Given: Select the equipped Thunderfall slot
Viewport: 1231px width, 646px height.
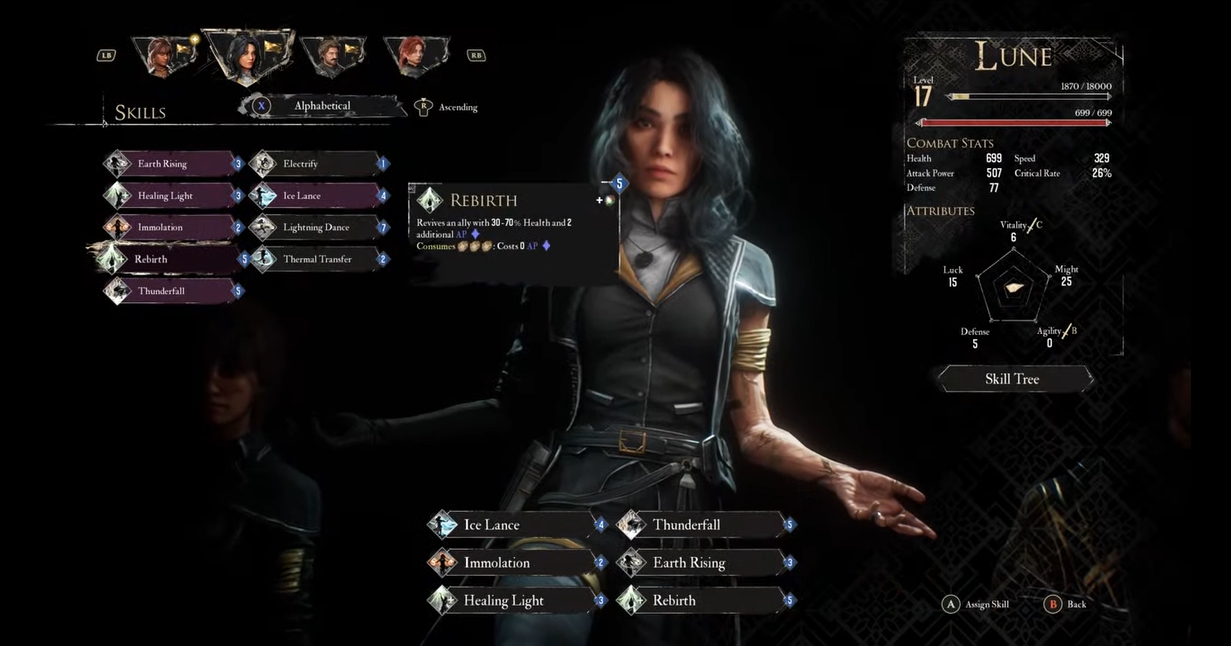Looking at the screenshot, I should (x=702, y=525).
